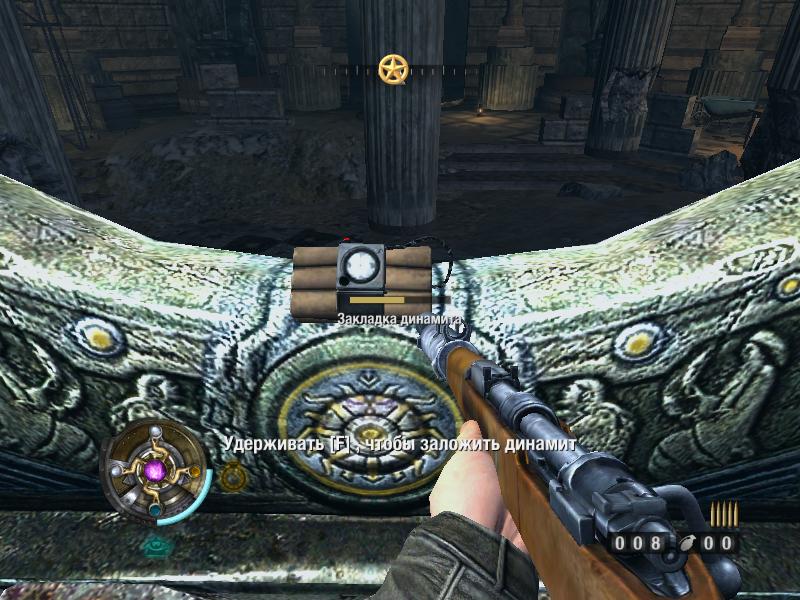Click the Thule medallion in the HUD
This screenshot has width=800, height=600.
(x=155, y=470)
